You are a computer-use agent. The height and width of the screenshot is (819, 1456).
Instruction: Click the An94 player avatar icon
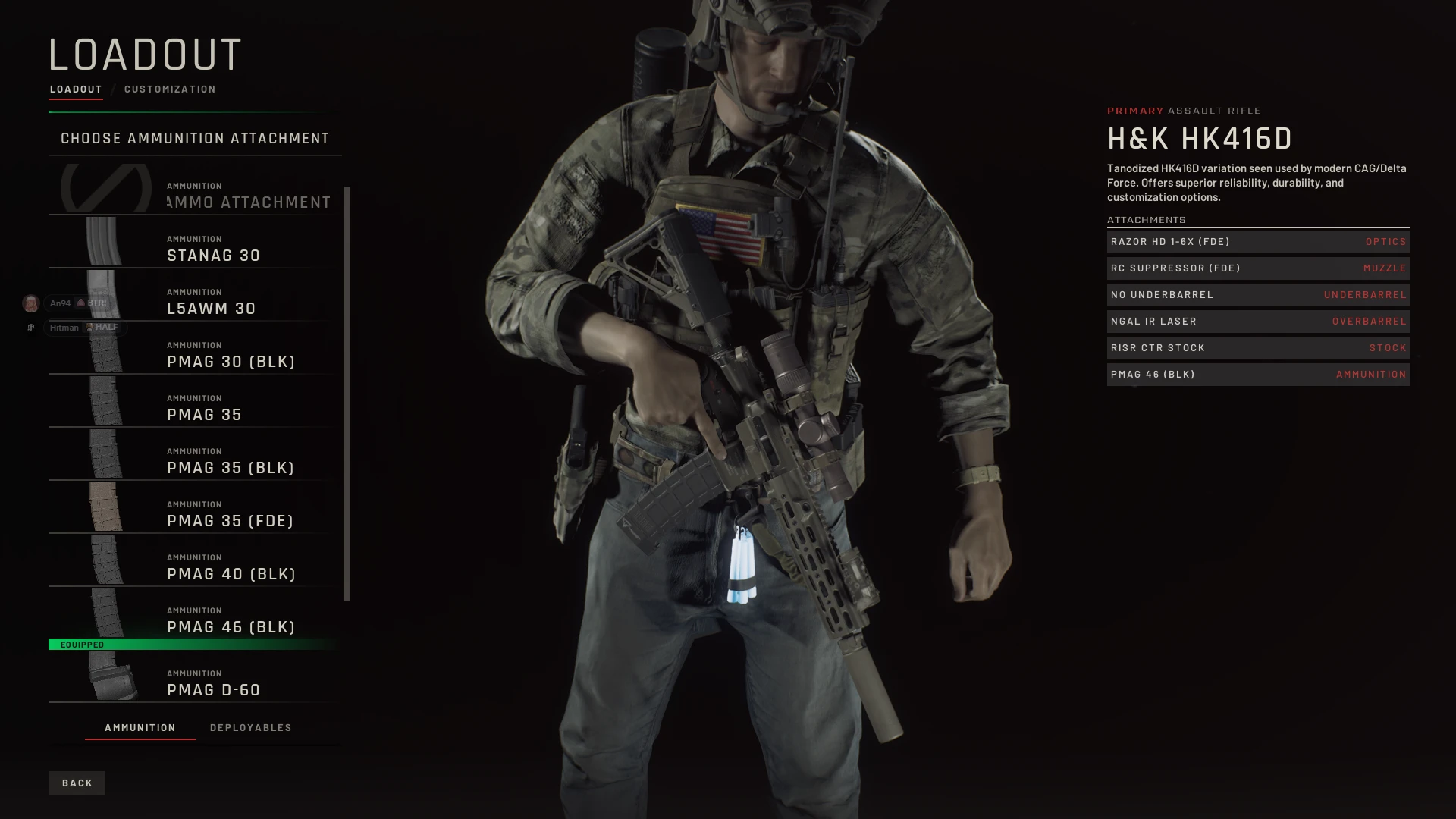tap(30, 302)
